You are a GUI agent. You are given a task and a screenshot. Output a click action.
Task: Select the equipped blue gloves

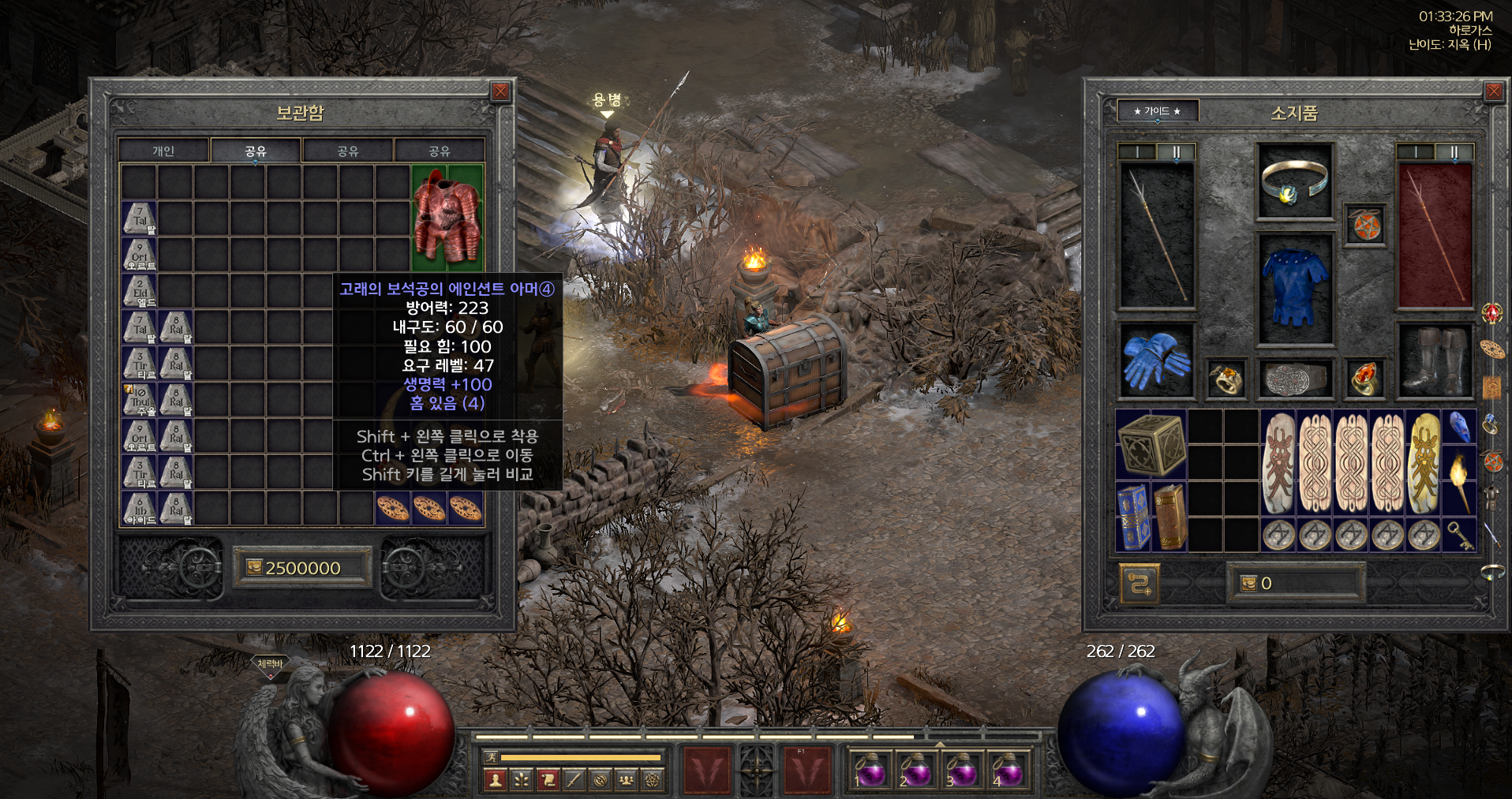click(x=1156, y=361)
